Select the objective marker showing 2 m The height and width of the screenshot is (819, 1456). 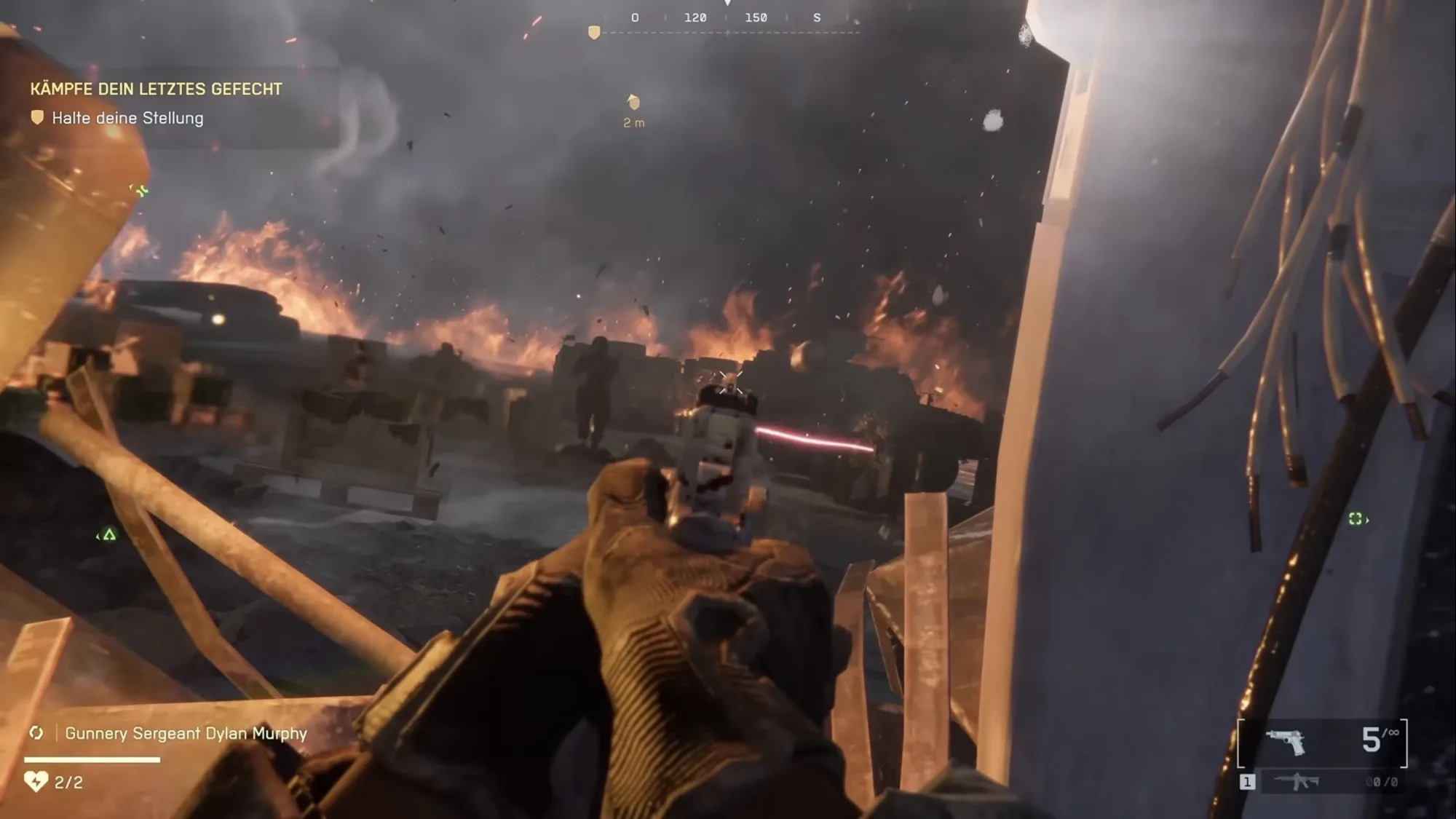(x=633, y=102)
